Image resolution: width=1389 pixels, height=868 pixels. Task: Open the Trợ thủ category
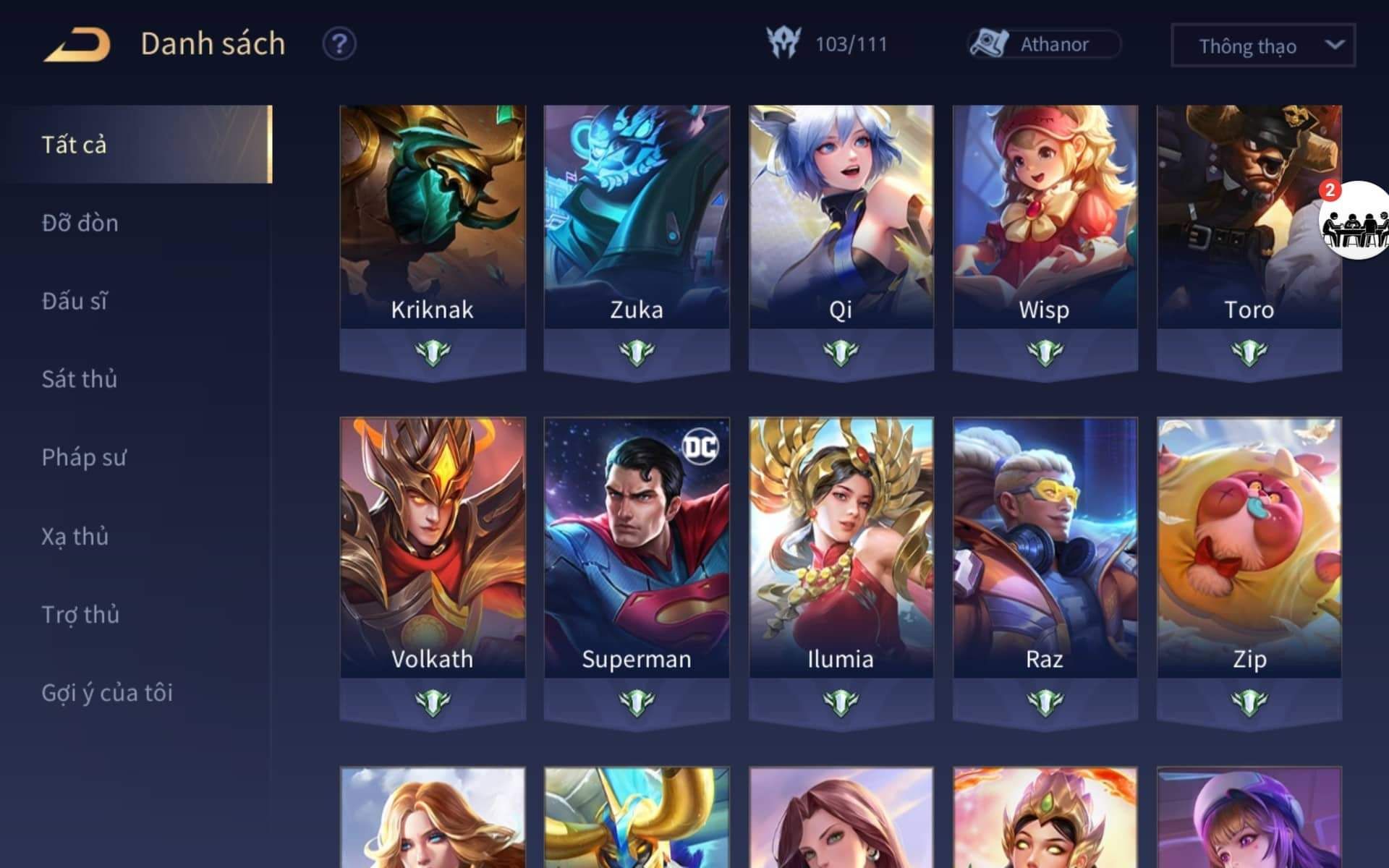pyautogui.click(x=80, y=614)
